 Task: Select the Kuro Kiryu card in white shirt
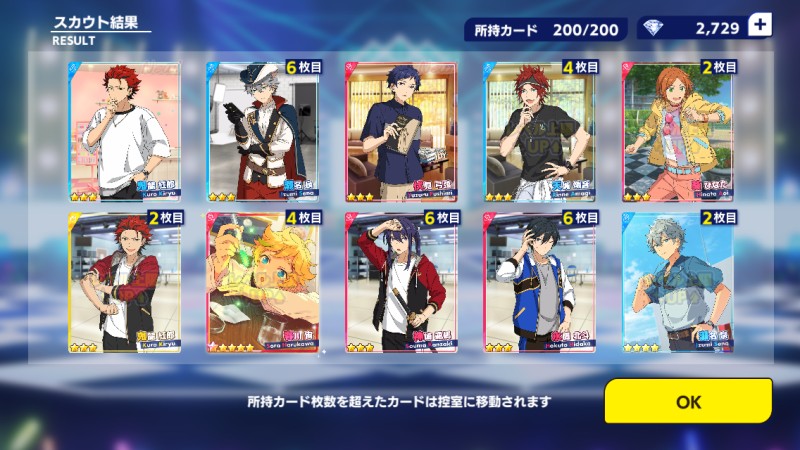(x=124, y=133)
